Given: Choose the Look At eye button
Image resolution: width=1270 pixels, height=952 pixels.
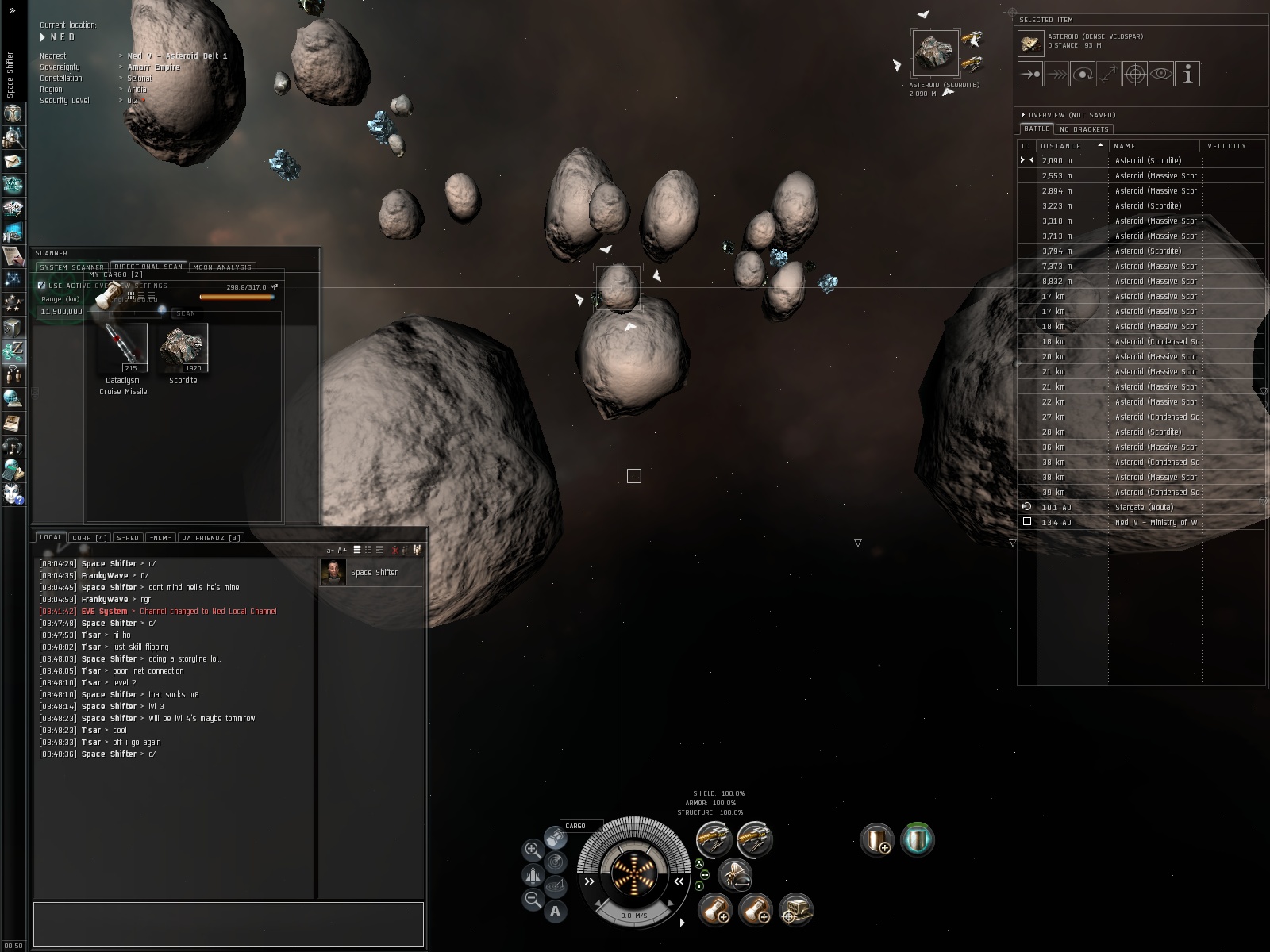Looking at the screenshot, I should [1161, 75].
